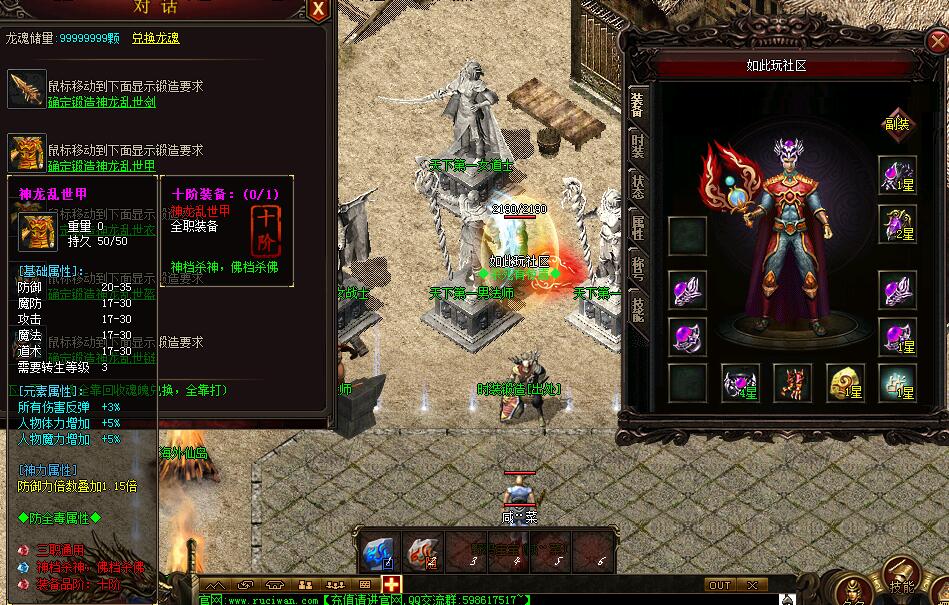Toggle the 副装 secondary equipment button
Image resolution: width=949 pixels, height=605 pixels.
(896, 124)
